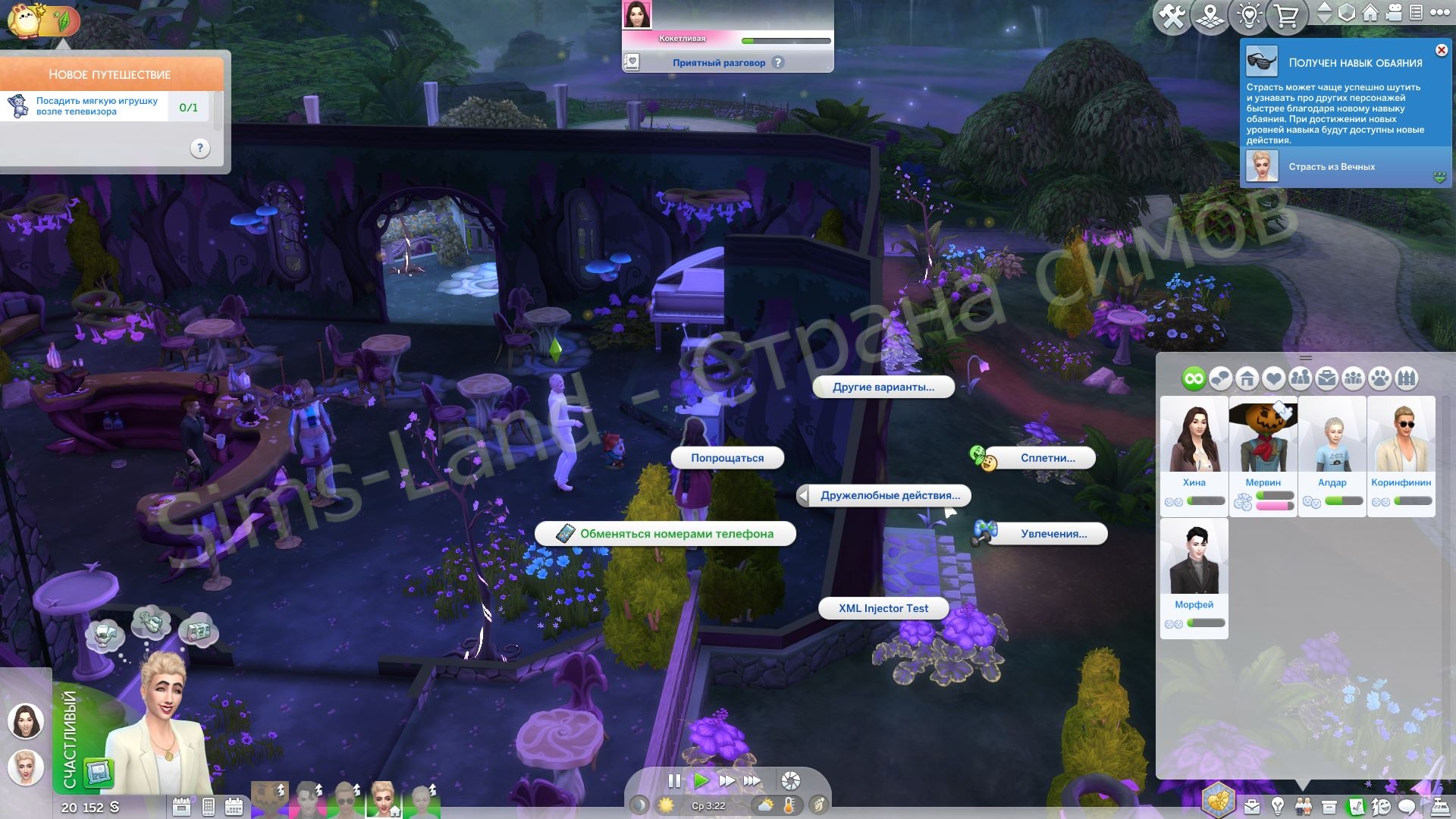Open the shopping cart catalog

point(1286,16)
